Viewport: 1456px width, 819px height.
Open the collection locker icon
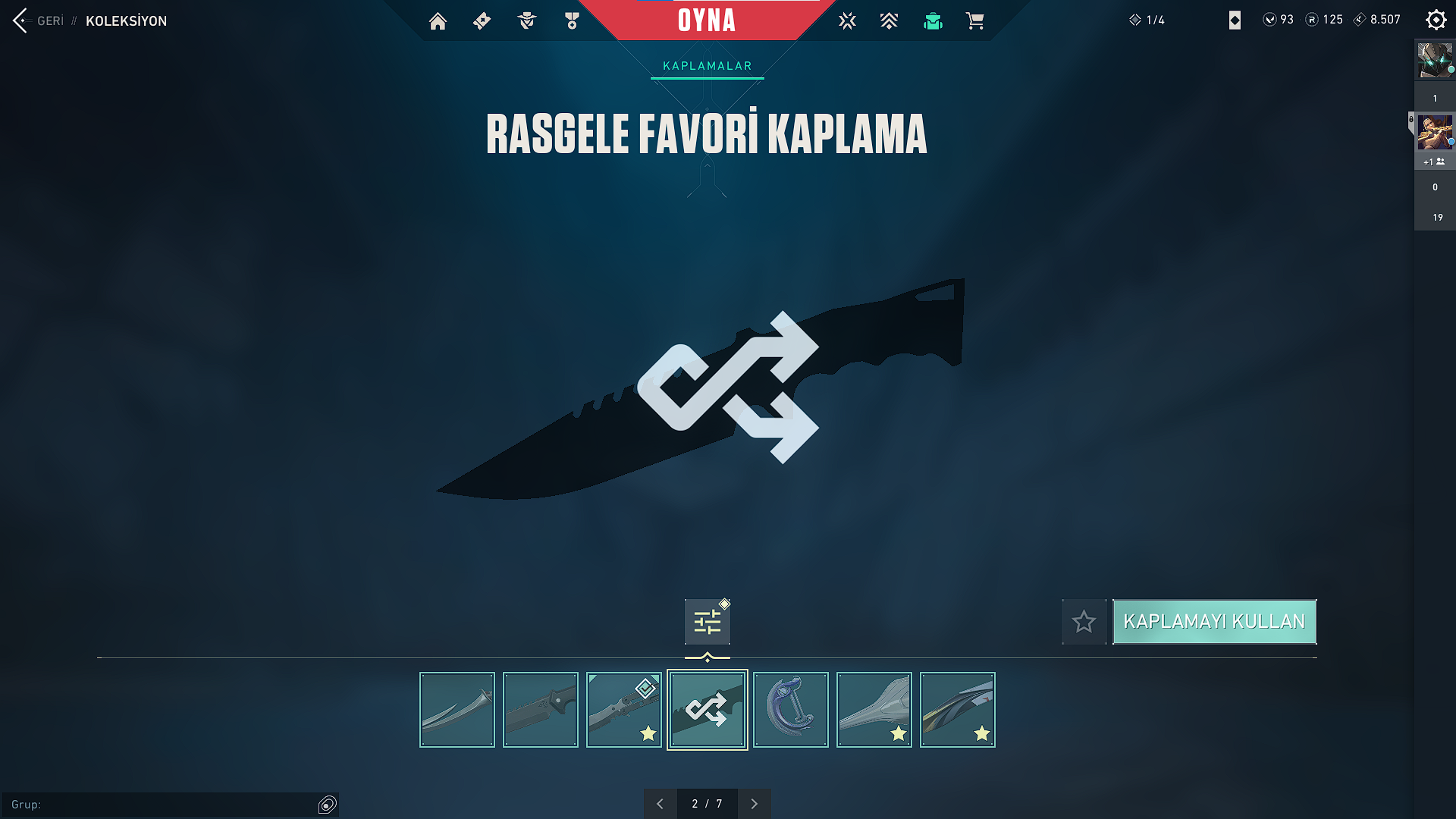click(933, 21)
